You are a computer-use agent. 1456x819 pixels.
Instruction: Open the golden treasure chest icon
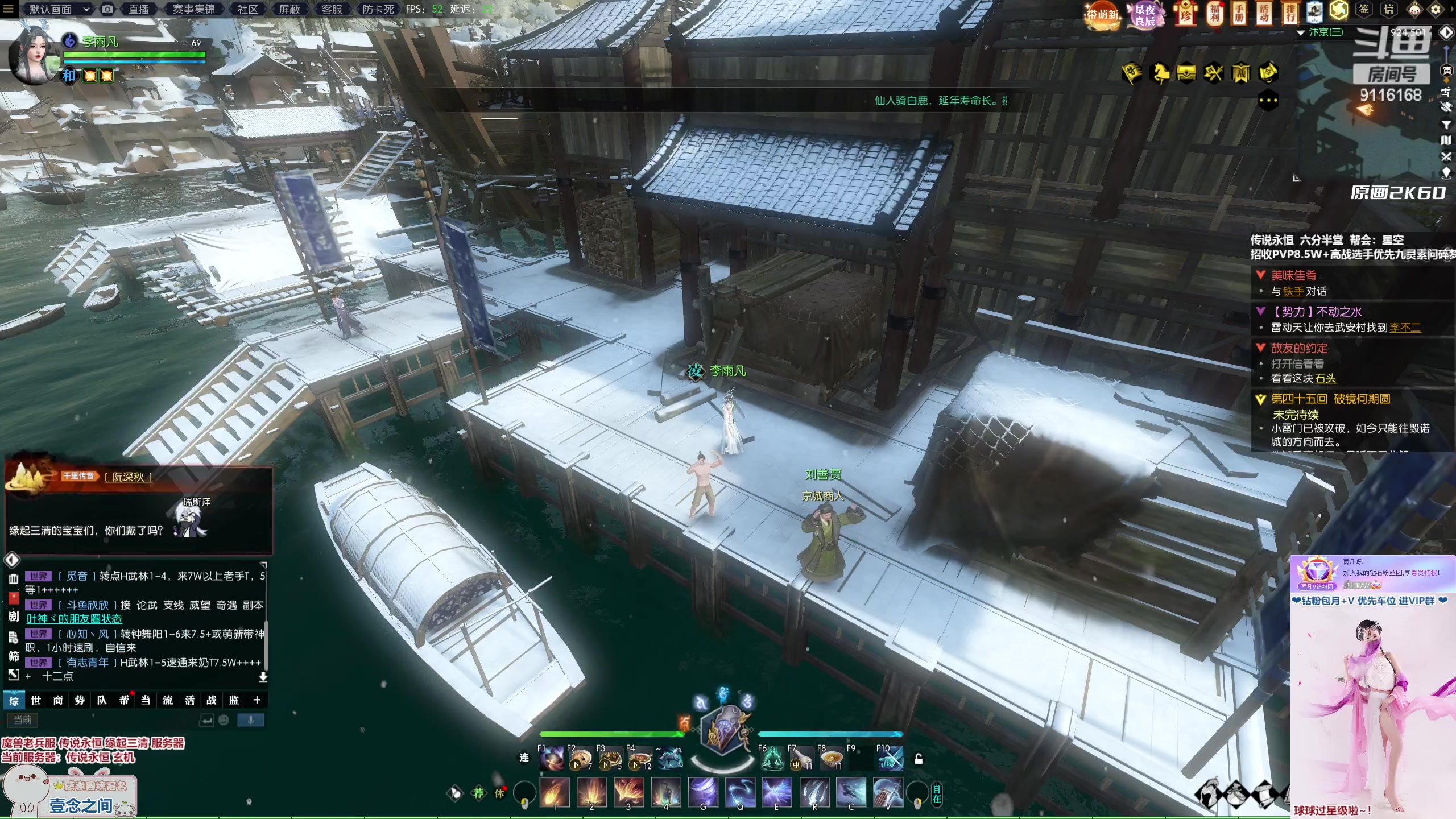coord(1186,73)
